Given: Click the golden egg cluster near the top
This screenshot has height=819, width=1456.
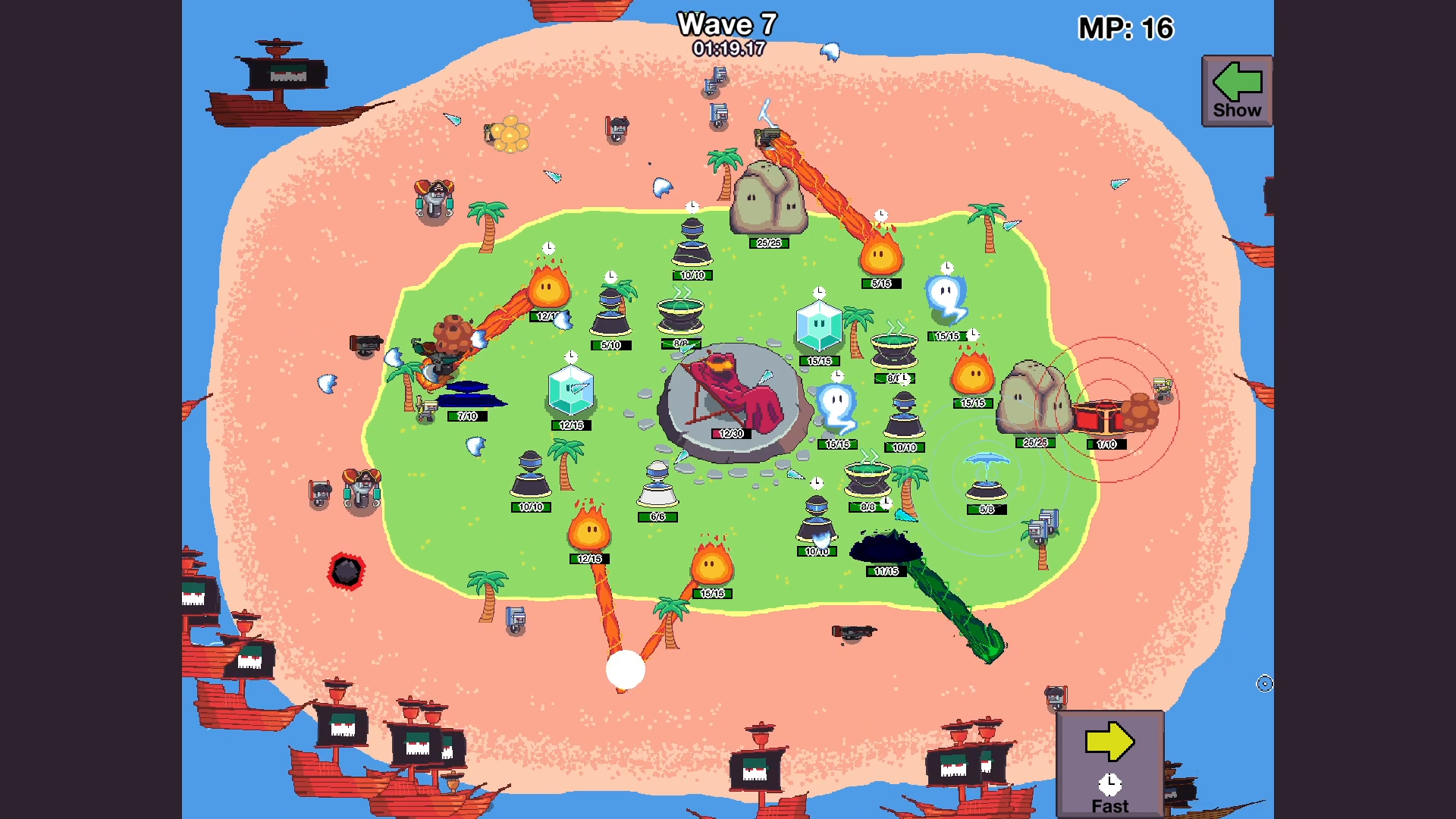Looking at the screenshot, I should point(512,136).
